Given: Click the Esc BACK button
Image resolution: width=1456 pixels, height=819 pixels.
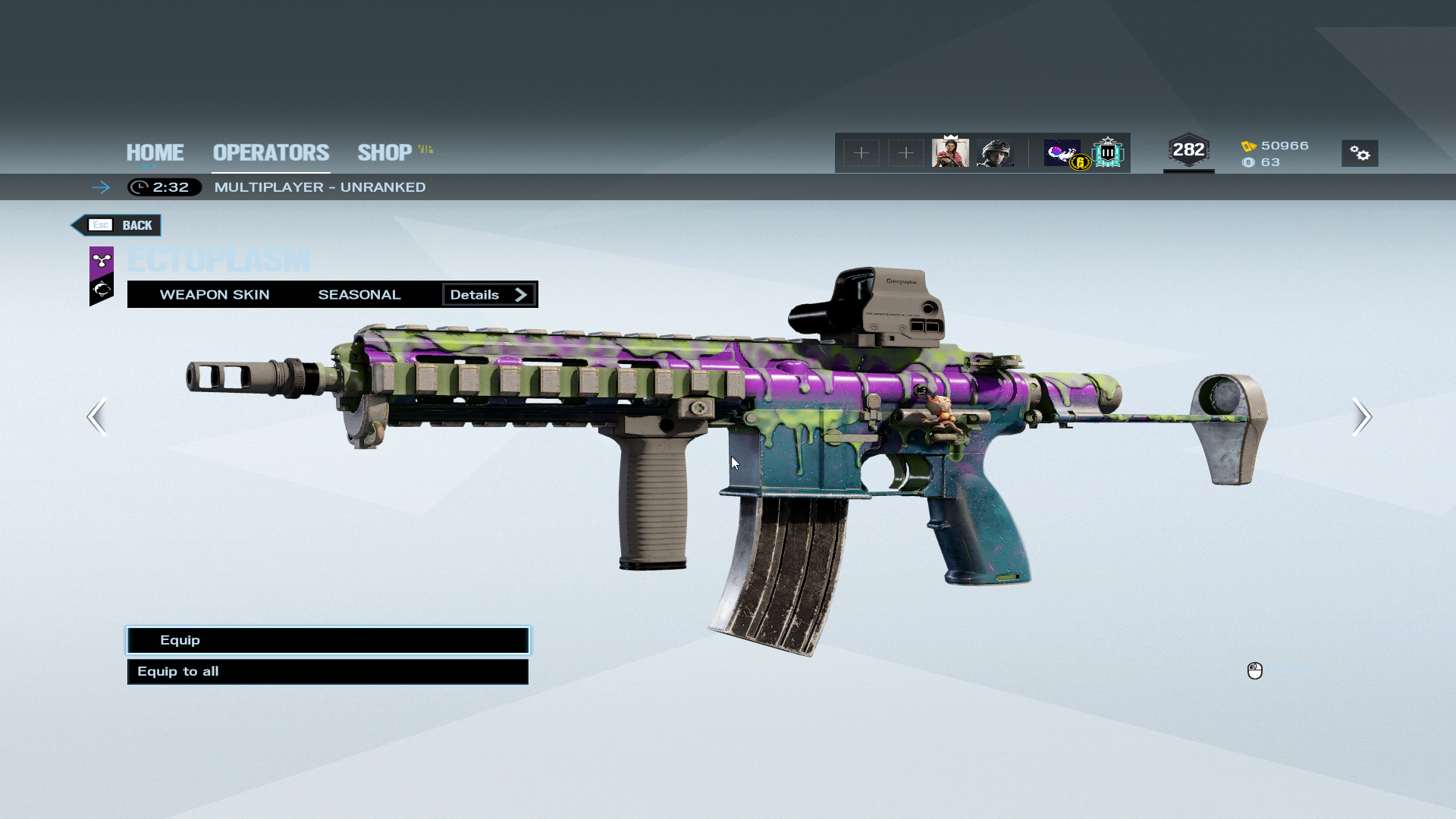Looking at the screenshot, I should [x=118, y=225].
